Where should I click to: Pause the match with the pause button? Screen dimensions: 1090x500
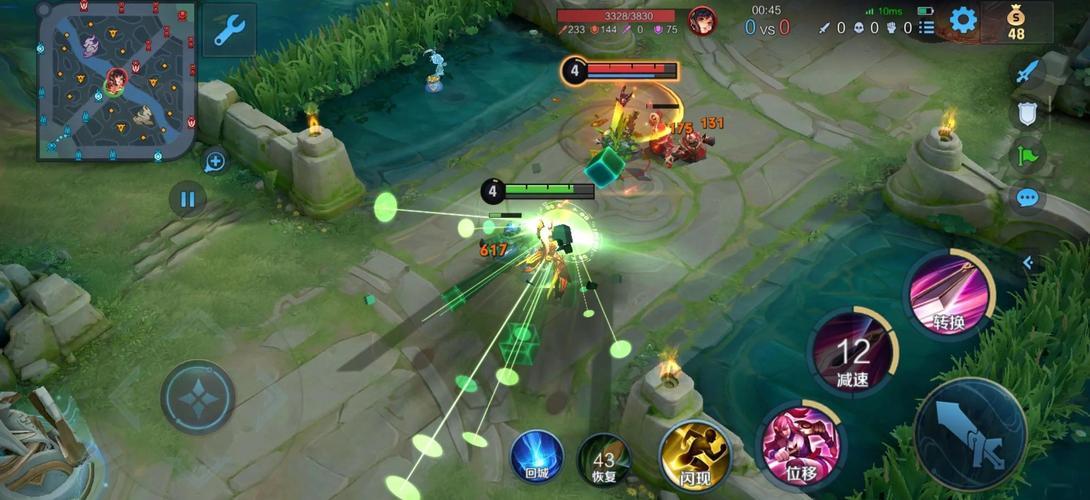[187, 199]
